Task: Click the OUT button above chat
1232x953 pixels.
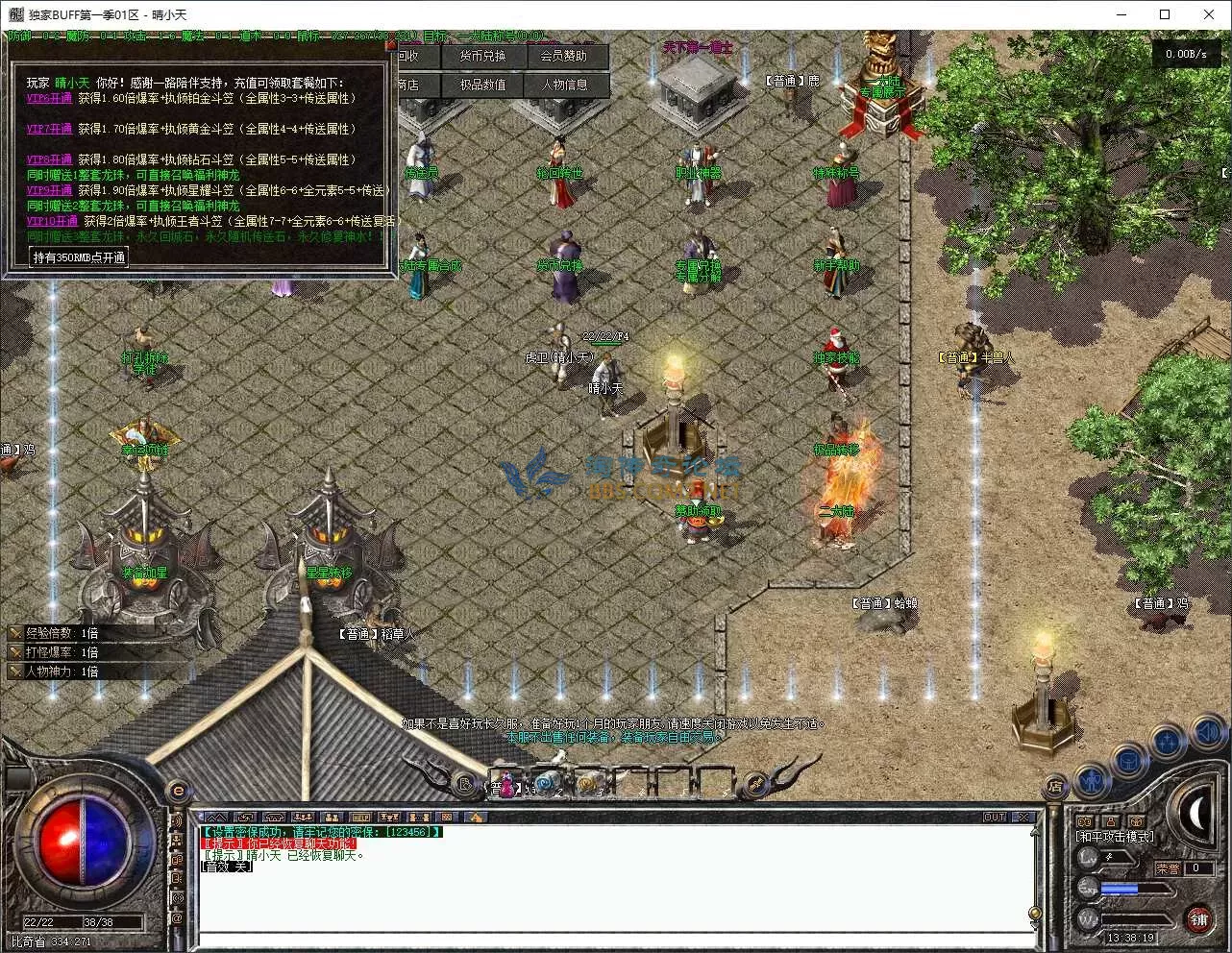Action: coord(995,818)
